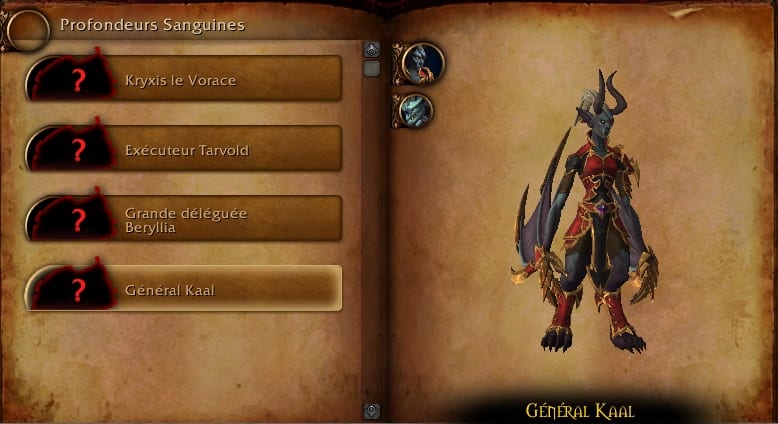
Task: Select boss Kryxis le Vorace
Action: point(185,78)
